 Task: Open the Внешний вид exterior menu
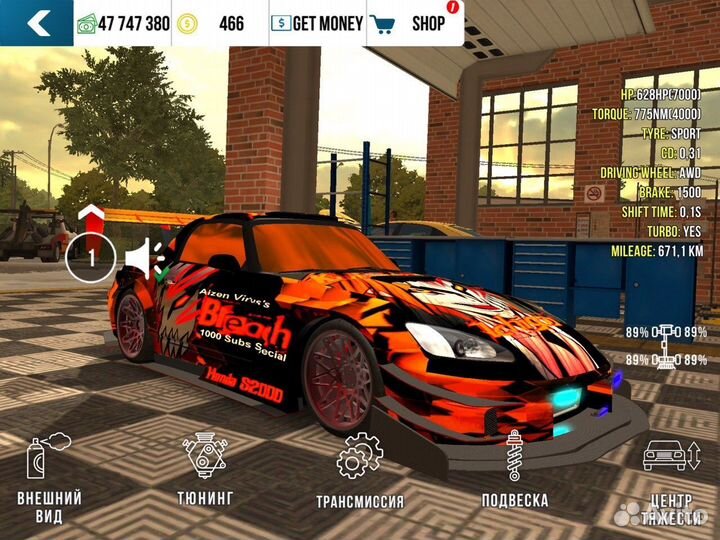pyautogui.click(x=49, y=478)
